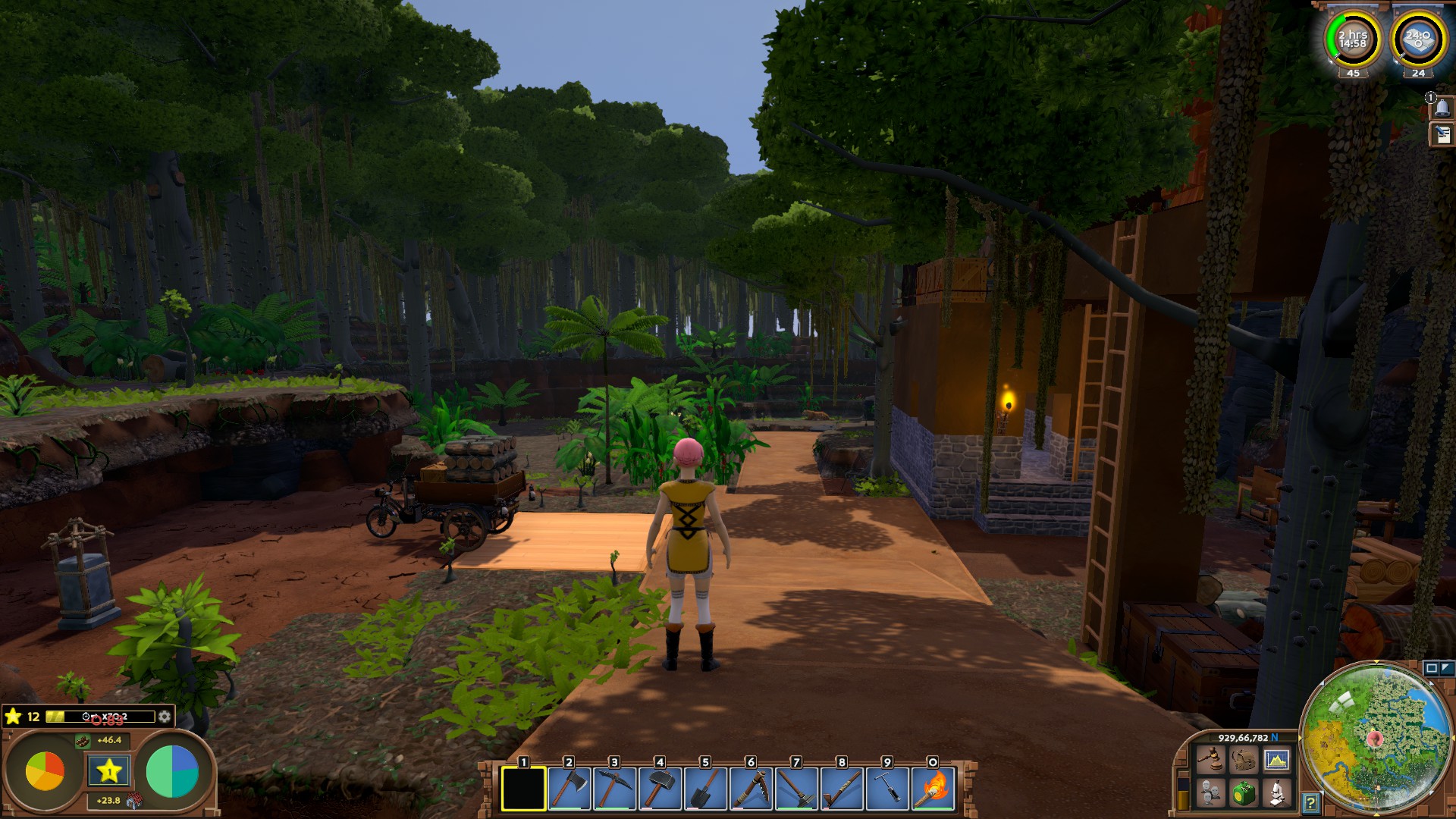Screen dimensions: 1456x819
Task: Open the skill star button
Action: click(x=108, y=772)
